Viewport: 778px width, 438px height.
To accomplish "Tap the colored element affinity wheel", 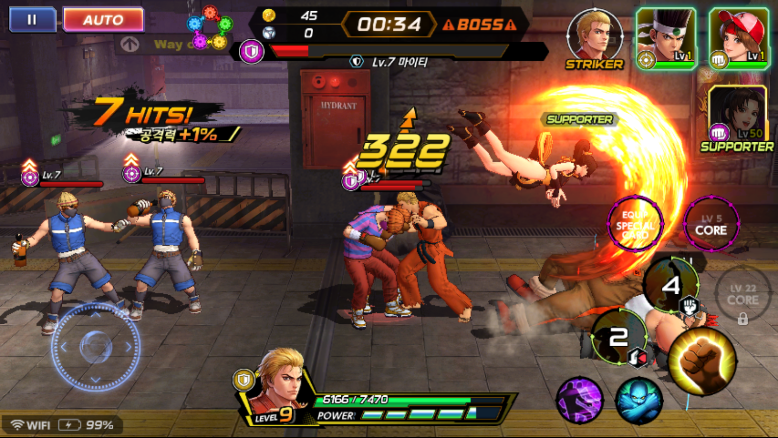I will (x=211, y=28).
